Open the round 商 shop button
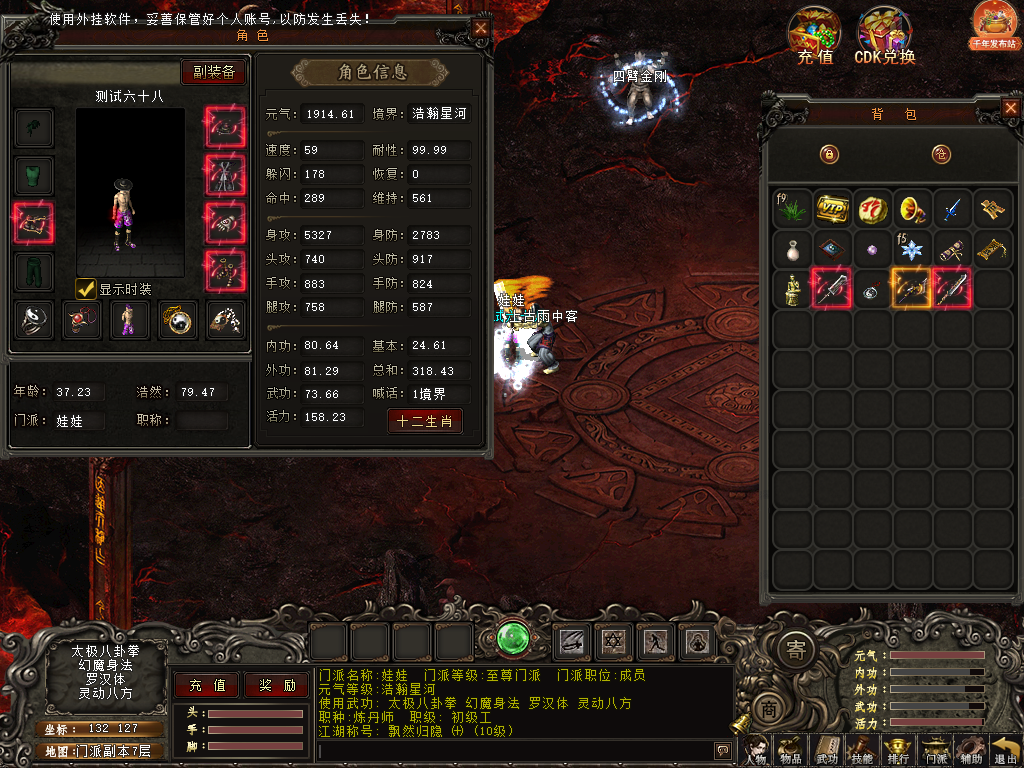Viewport: 1024px width, 768px height. [x=768, y=706]
